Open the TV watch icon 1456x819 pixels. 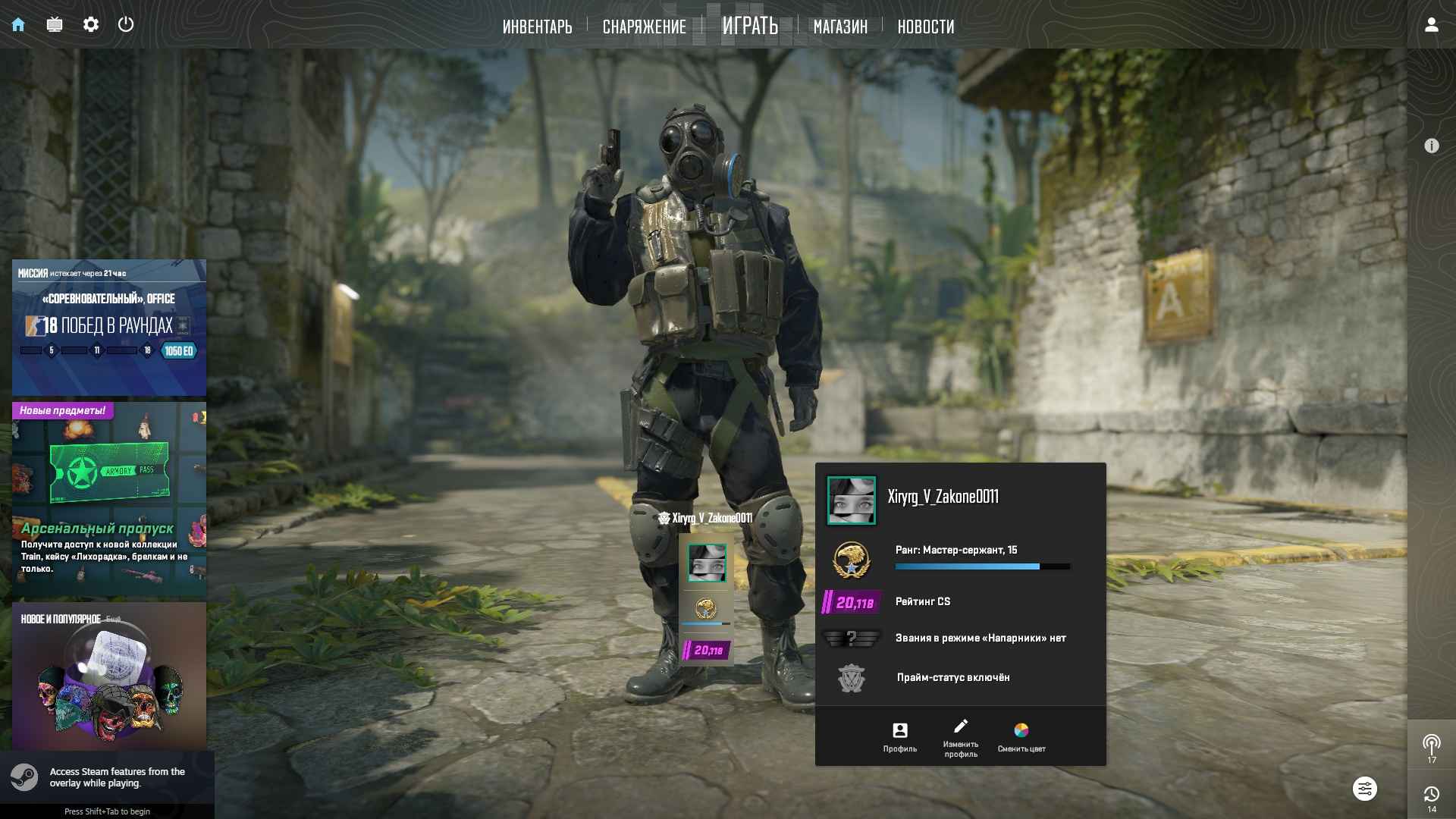click(x=55, y=24)
